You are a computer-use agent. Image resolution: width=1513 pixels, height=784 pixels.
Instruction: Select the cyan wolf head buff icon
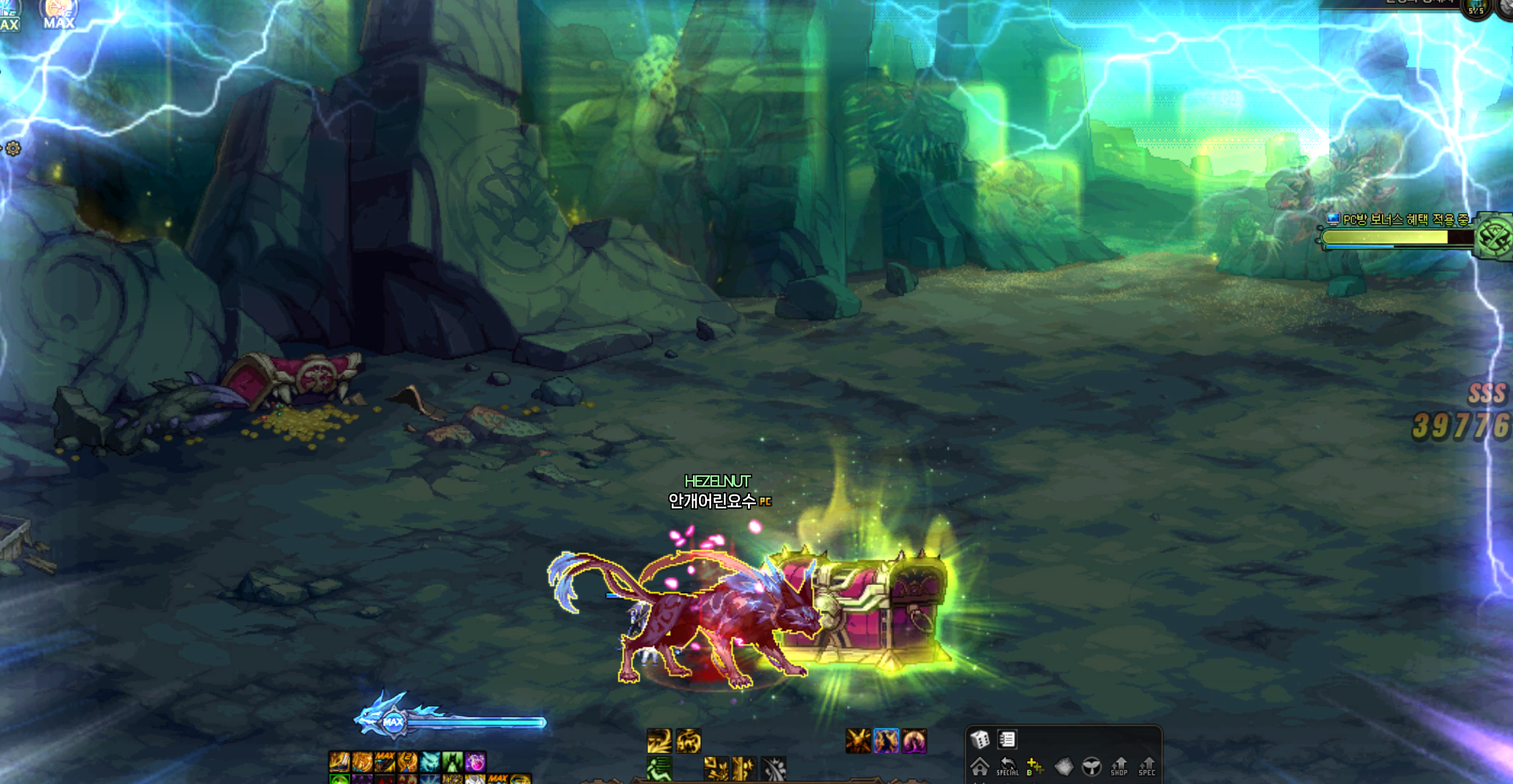[430, 762]
